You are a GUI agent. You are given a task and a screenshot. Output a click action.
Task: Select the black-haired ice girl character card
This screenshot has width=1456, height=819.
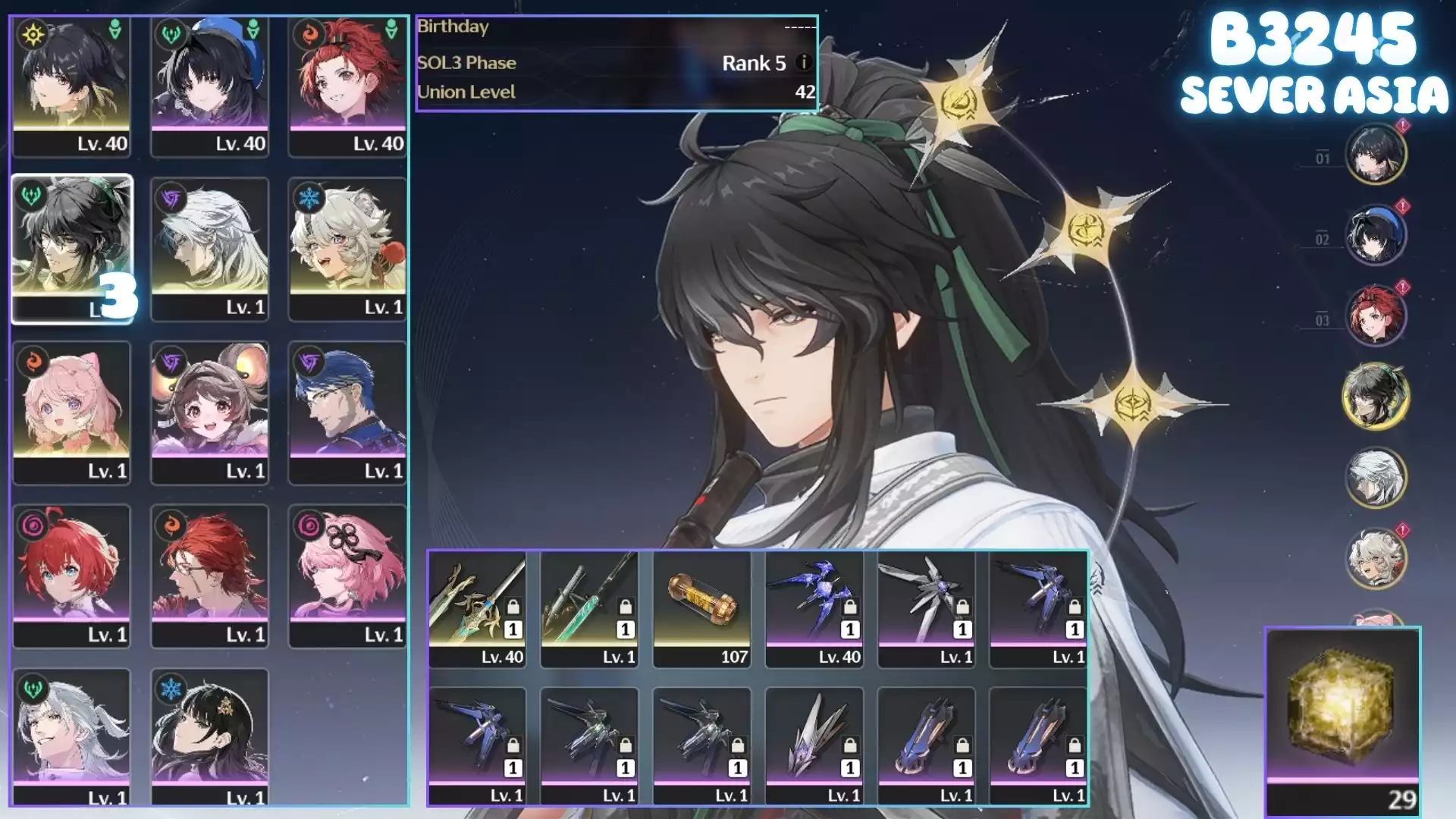point(209,737)
